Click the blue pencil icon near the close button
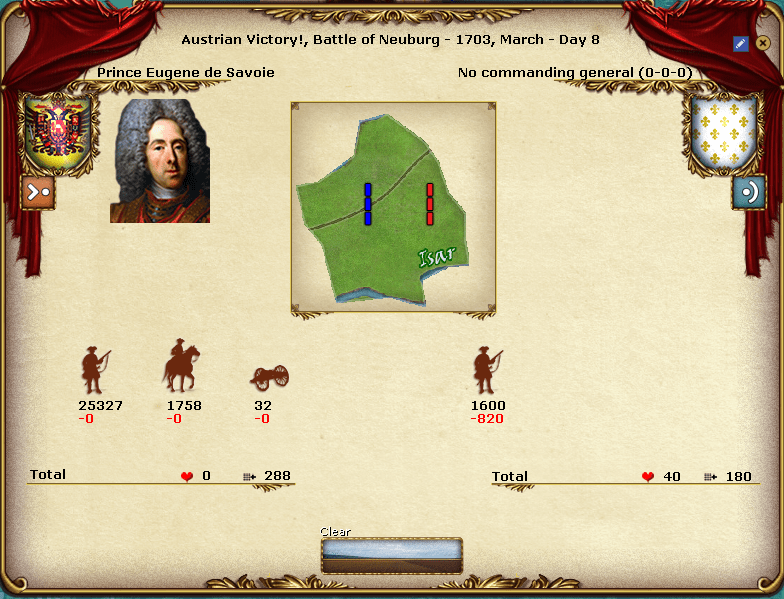 [740, 43]
